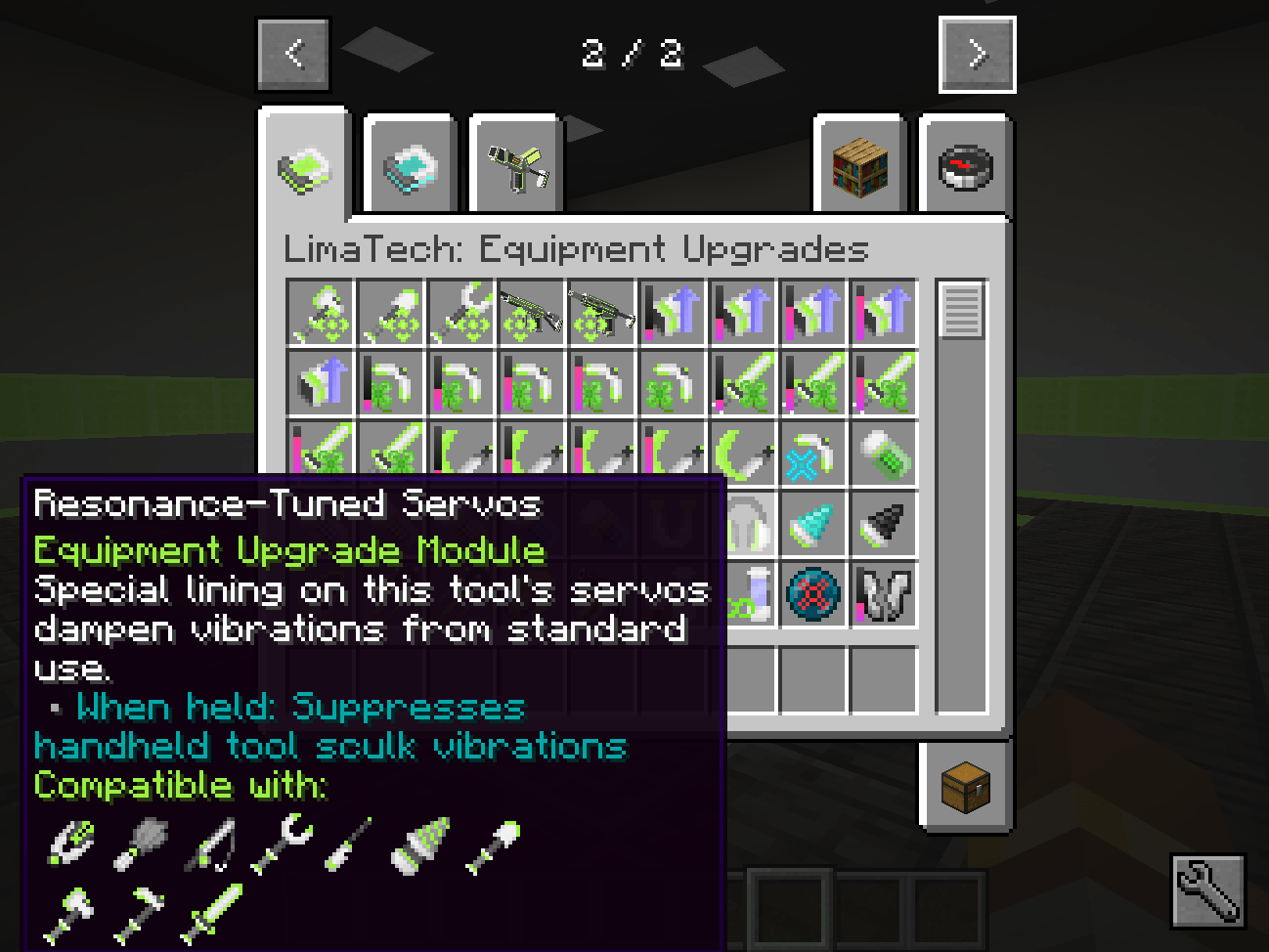
Task: Take the teal drill cone upgrade
Action: tap(813, 525)
